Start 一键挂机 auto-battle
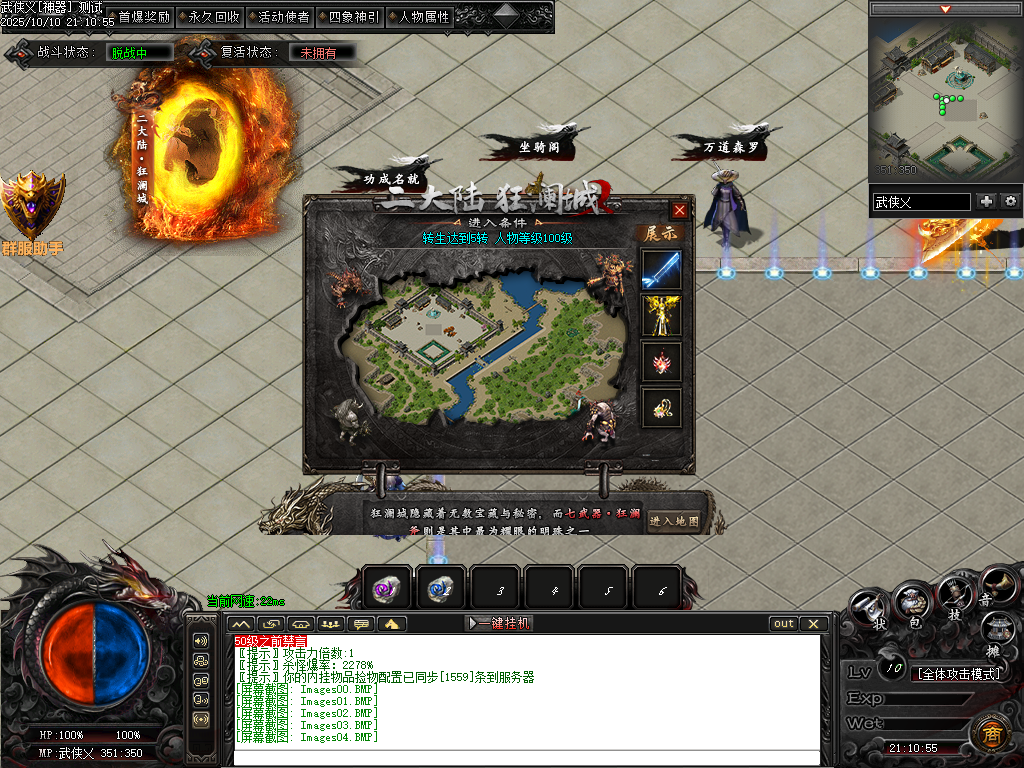Image resolution: width=1024 pixels, height=768 pixels. click(x=501, y=623)
